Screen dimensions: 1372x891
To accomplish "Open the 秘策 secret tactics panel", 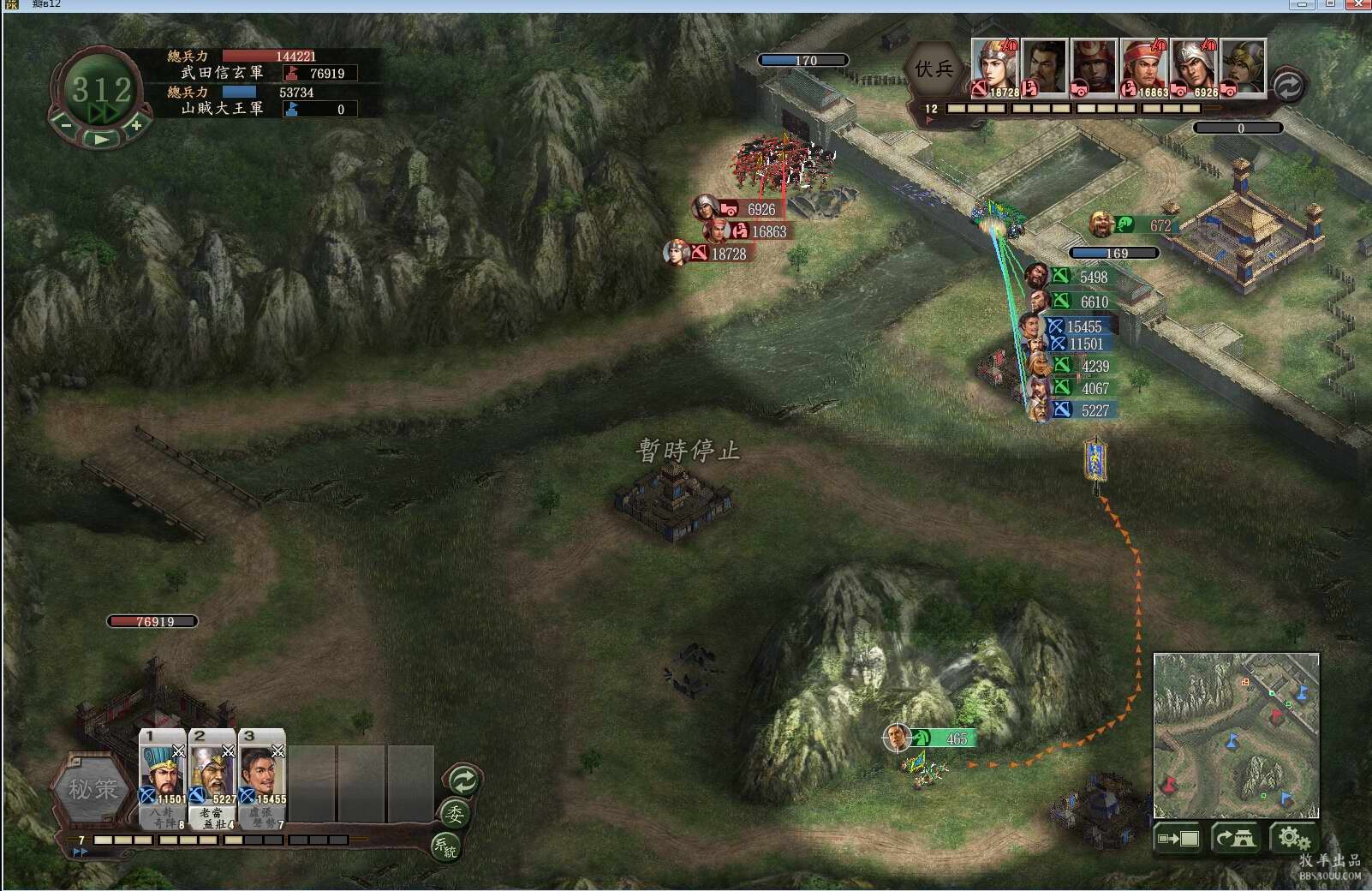I will (x=92, y=789).
